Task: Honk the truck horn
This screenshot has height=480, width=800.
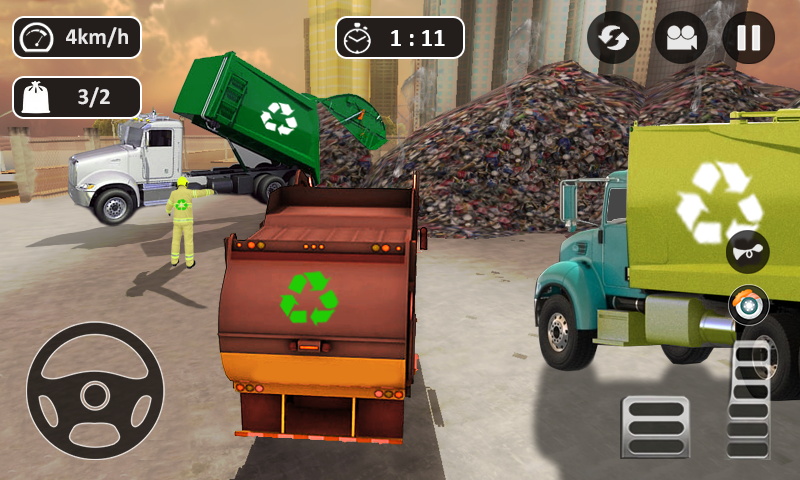Action: (x=747, y=251)
